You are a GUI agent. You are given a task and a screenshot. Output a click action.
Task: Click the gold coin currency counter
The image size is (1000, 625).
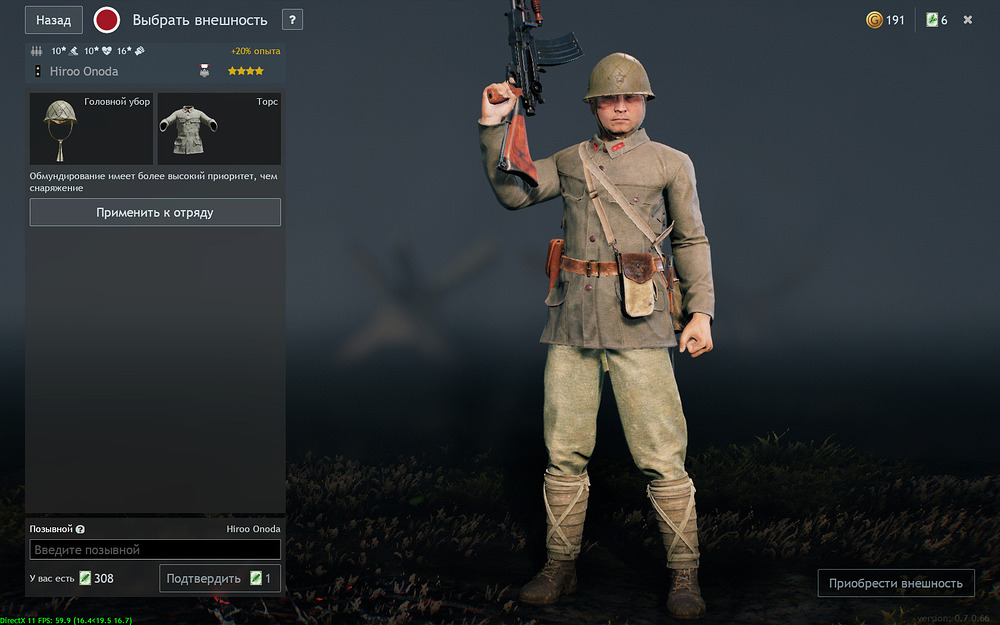pyautogui.click(x=885, y=20)
